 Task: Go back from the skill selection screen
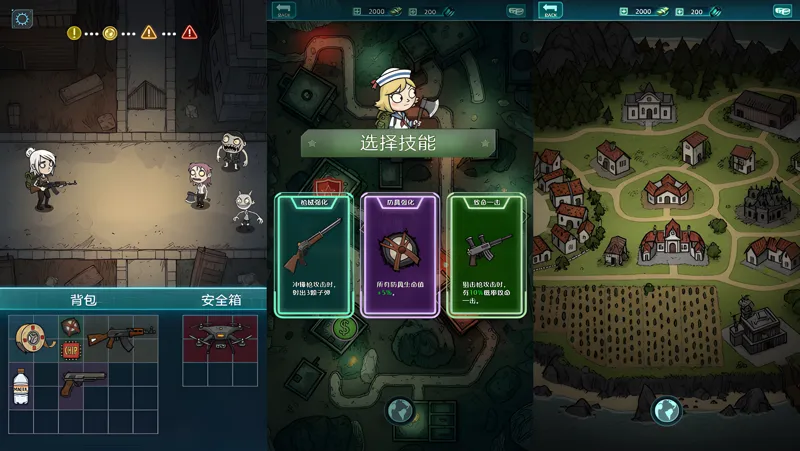tap(283, 11)
